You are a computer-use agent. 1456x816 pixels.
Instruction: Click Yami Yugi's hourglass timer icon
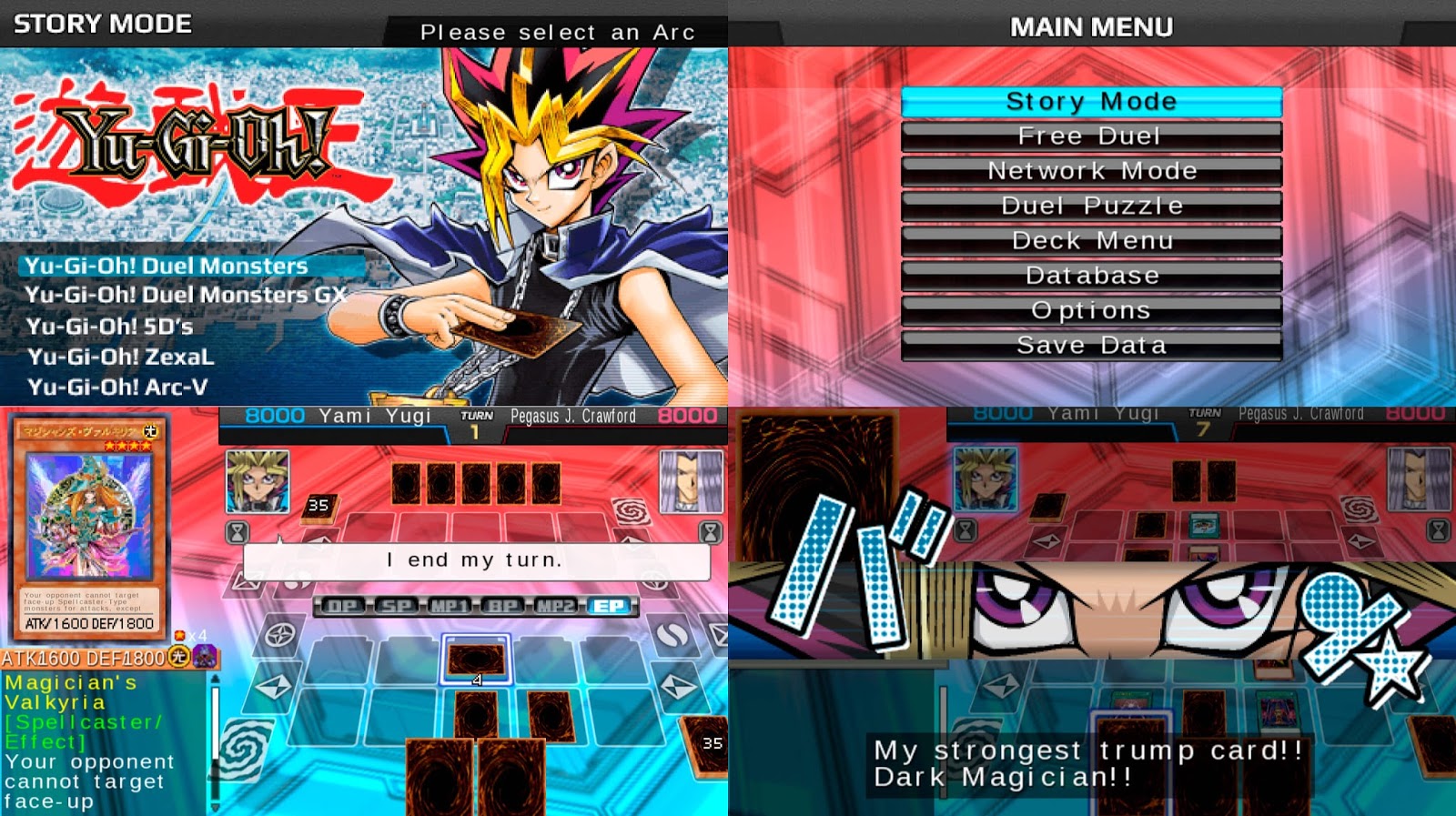[237, 532]
